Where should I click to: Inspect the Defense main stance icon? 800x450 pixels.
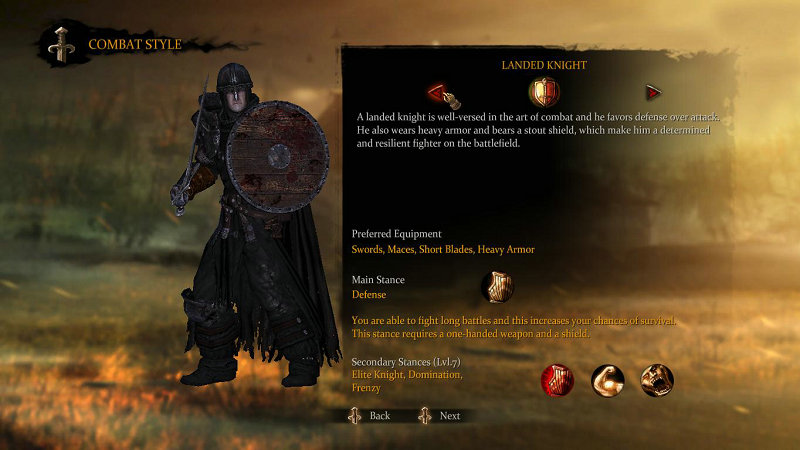pos(496,288)
